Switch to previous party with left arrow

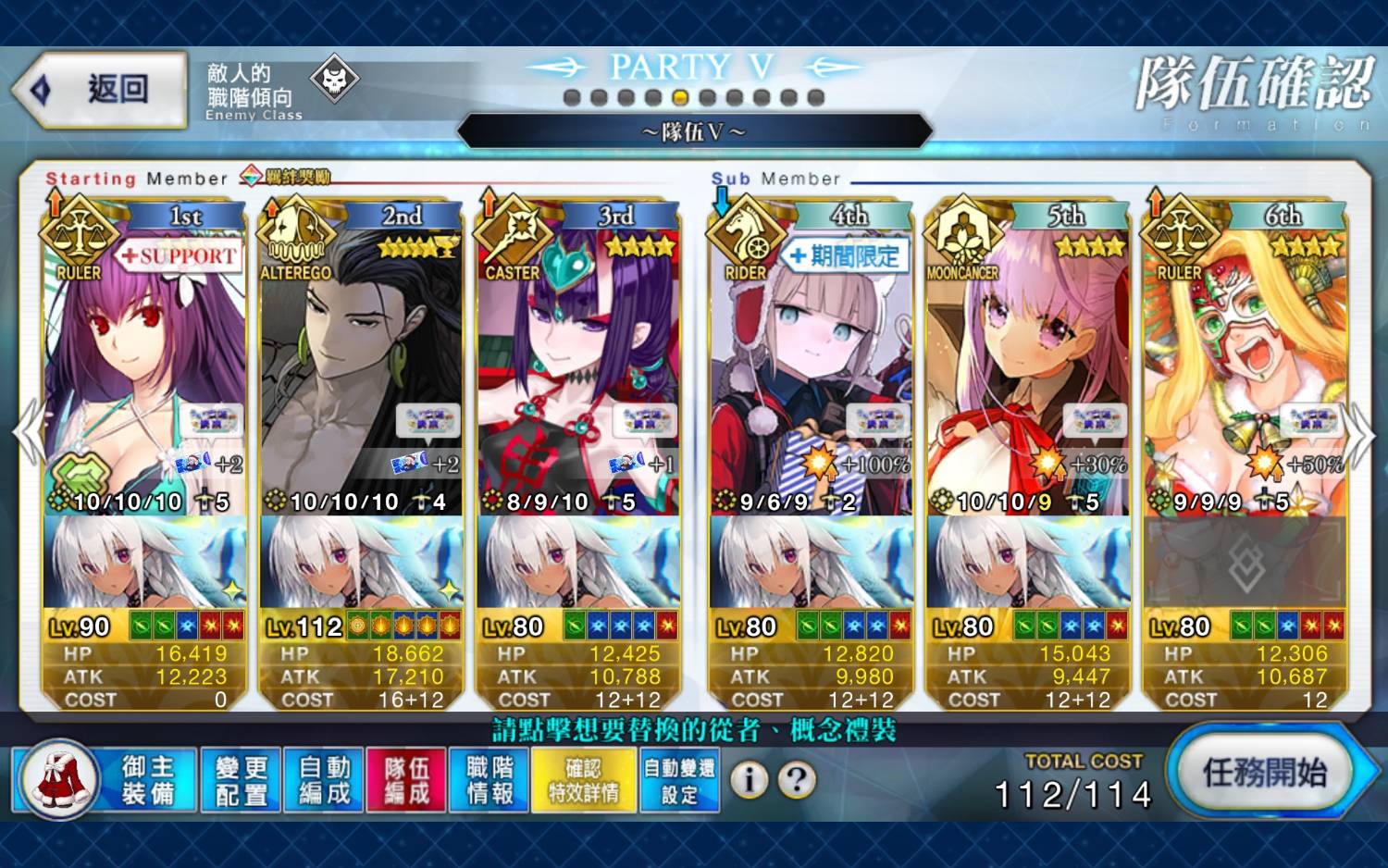(28, 433)
